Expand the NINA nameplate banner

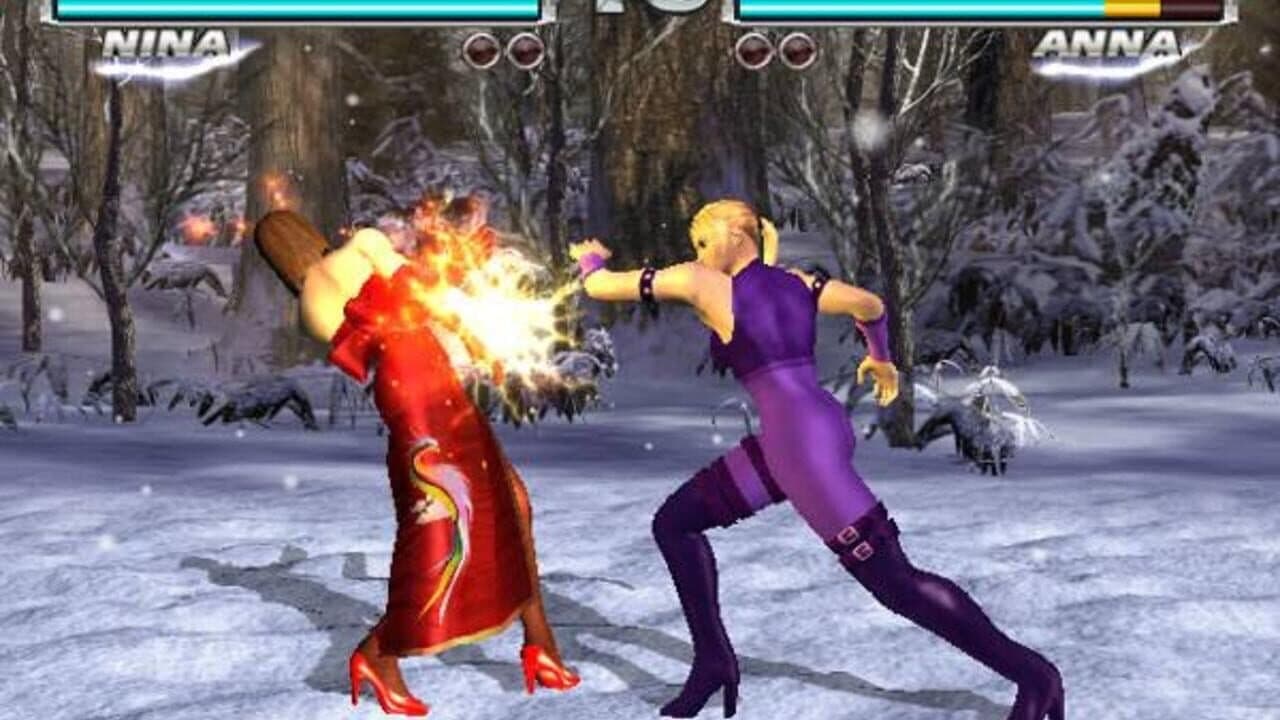168,44
